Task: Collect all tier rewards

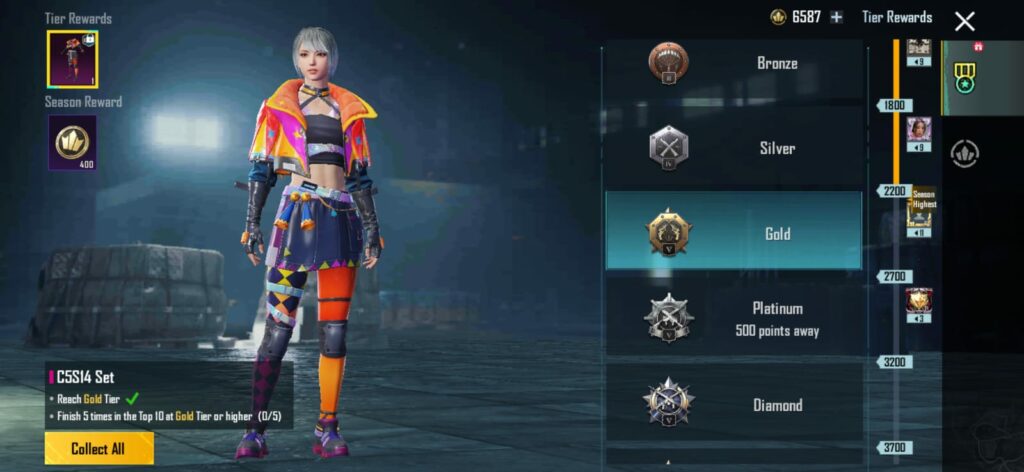Action: pyautogui.click(x=99, y=449)
